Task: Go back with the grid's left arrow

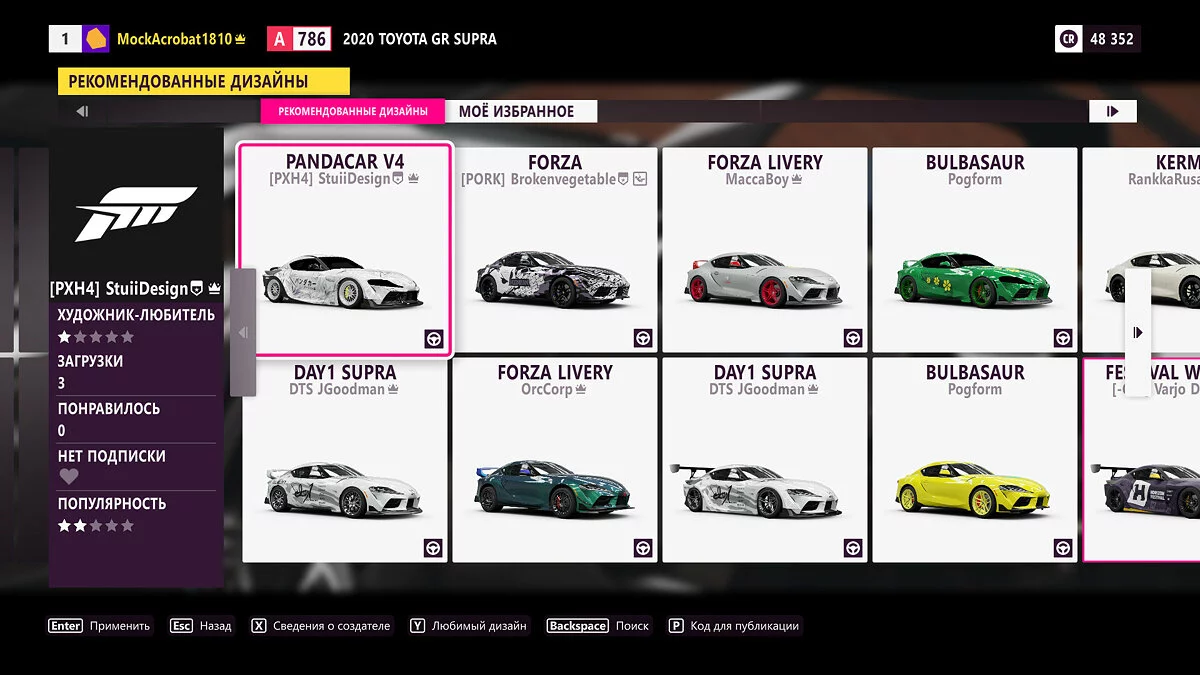Action: click(243, 332)
